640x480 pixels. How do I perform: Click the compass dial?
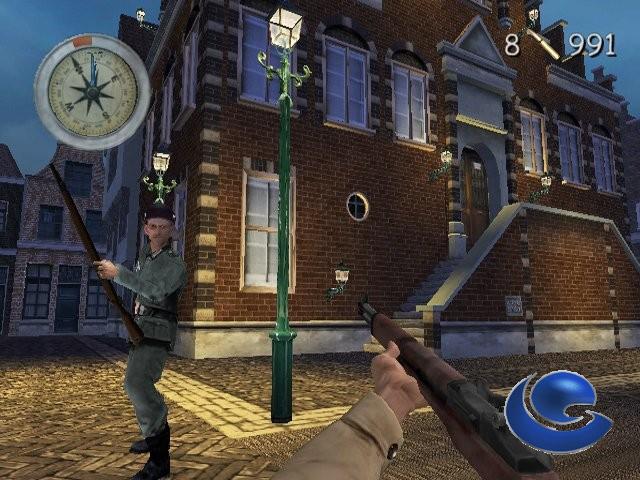click(92, 91)
